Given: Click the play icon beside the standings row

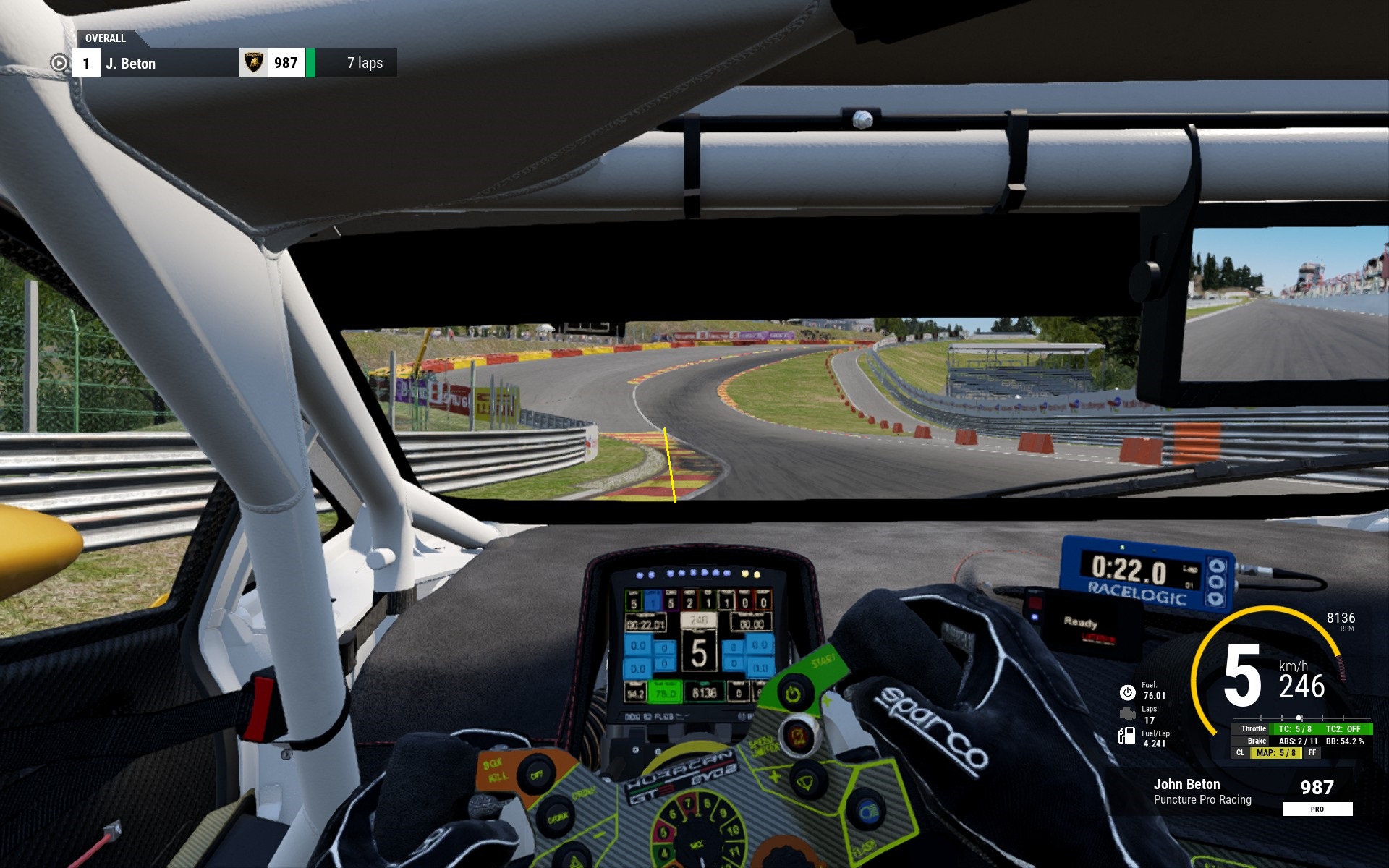Looking at the screenshot, I should coord(59,64).
